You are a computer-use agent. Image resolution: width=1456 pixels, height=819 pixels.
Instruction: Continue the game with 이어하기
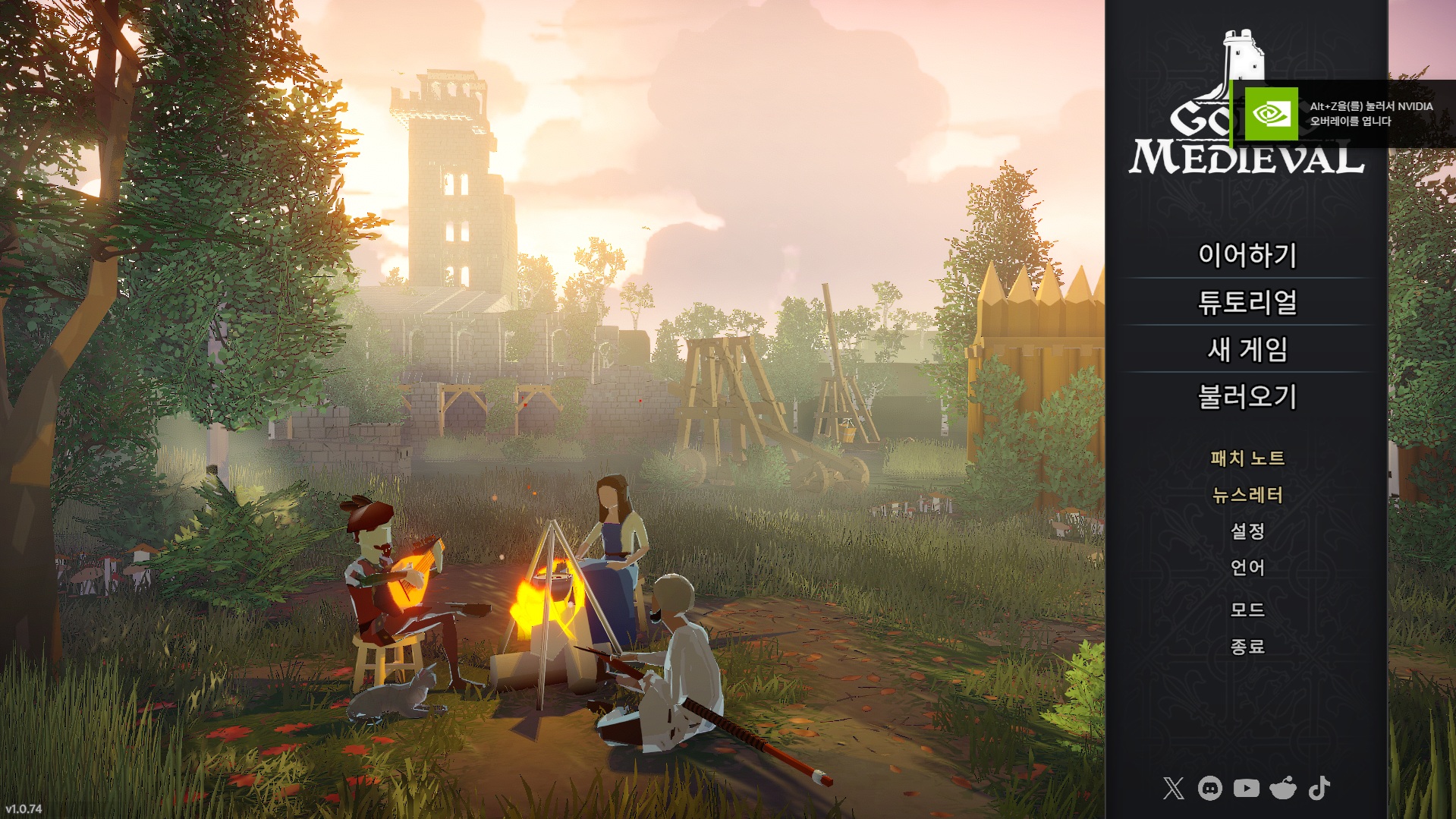1247,255
